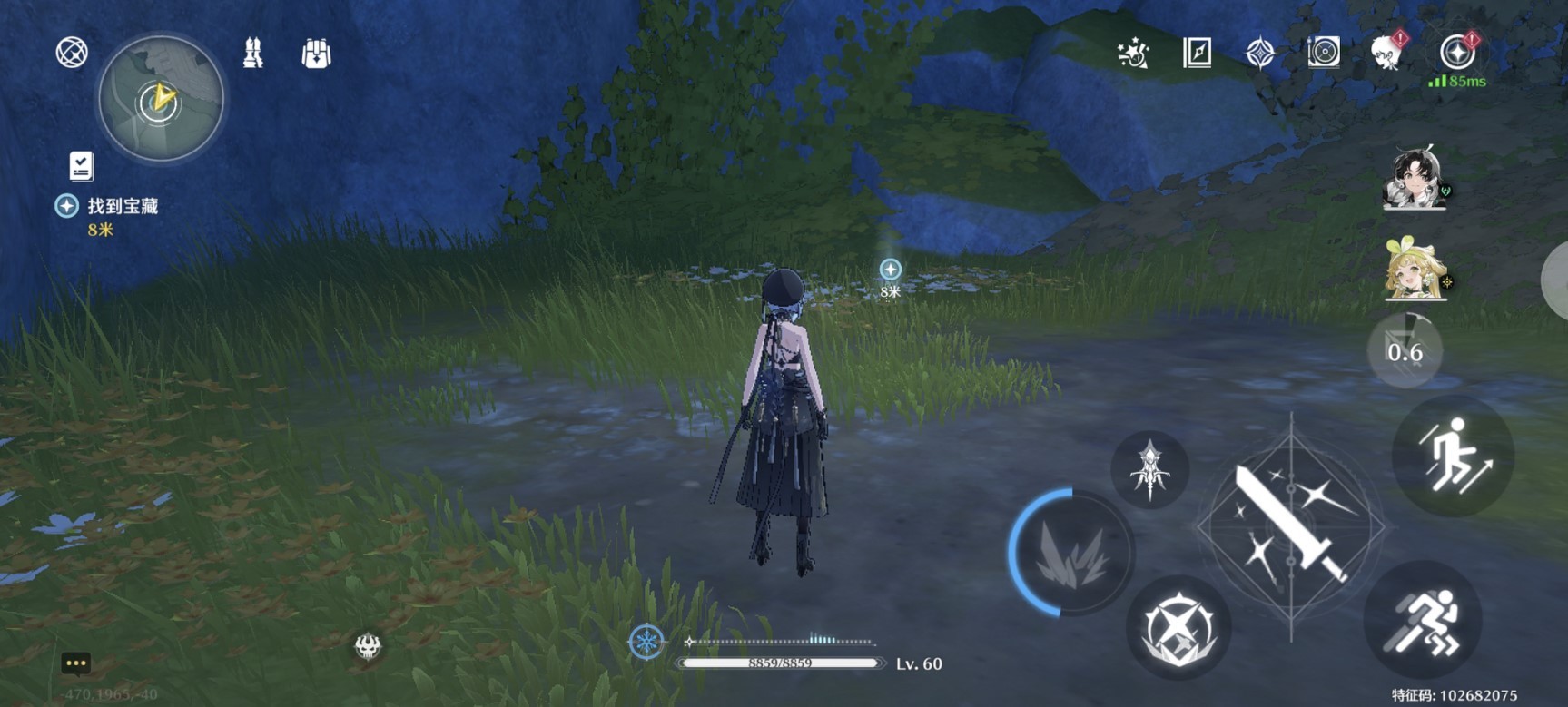Open the camera-like square icon in the top bar
This screenshot has height=707, width=1568.
pos(1323,53)
